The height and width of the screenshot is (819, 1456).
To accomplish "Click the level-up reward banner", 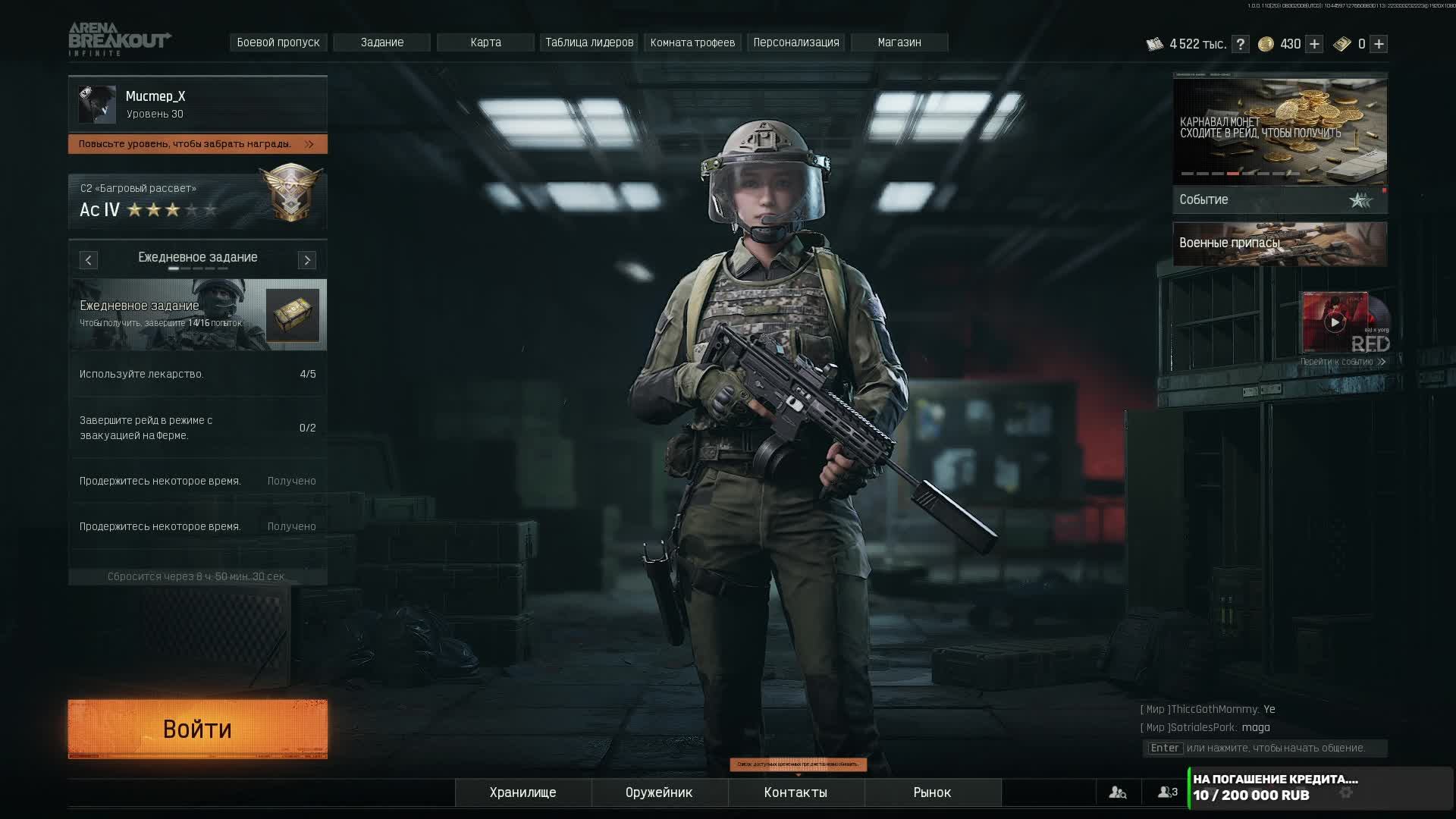I will pos(197,144).
